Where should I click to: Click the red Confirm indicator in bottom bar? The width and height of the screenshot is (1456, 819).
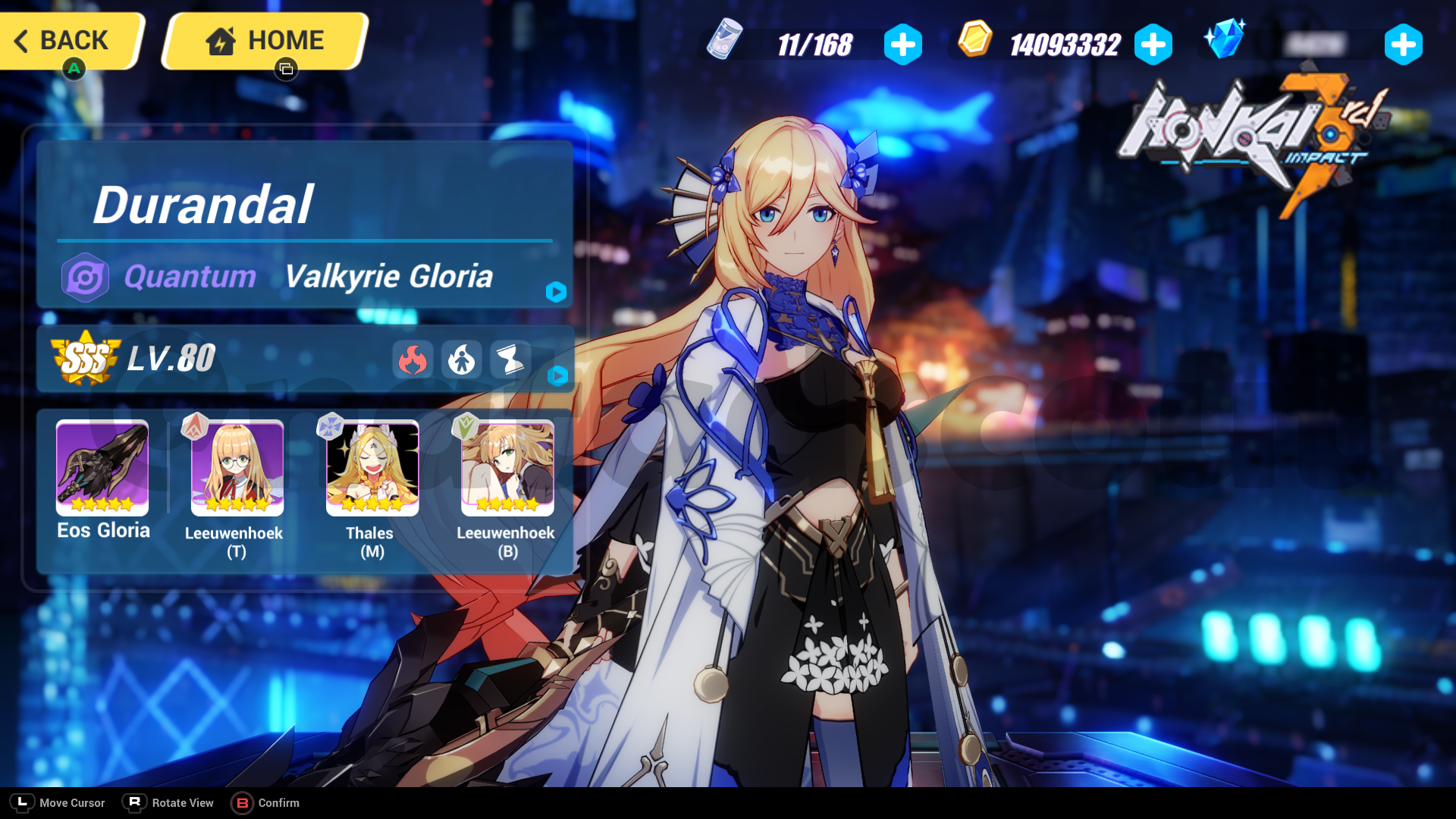[244, 802]
